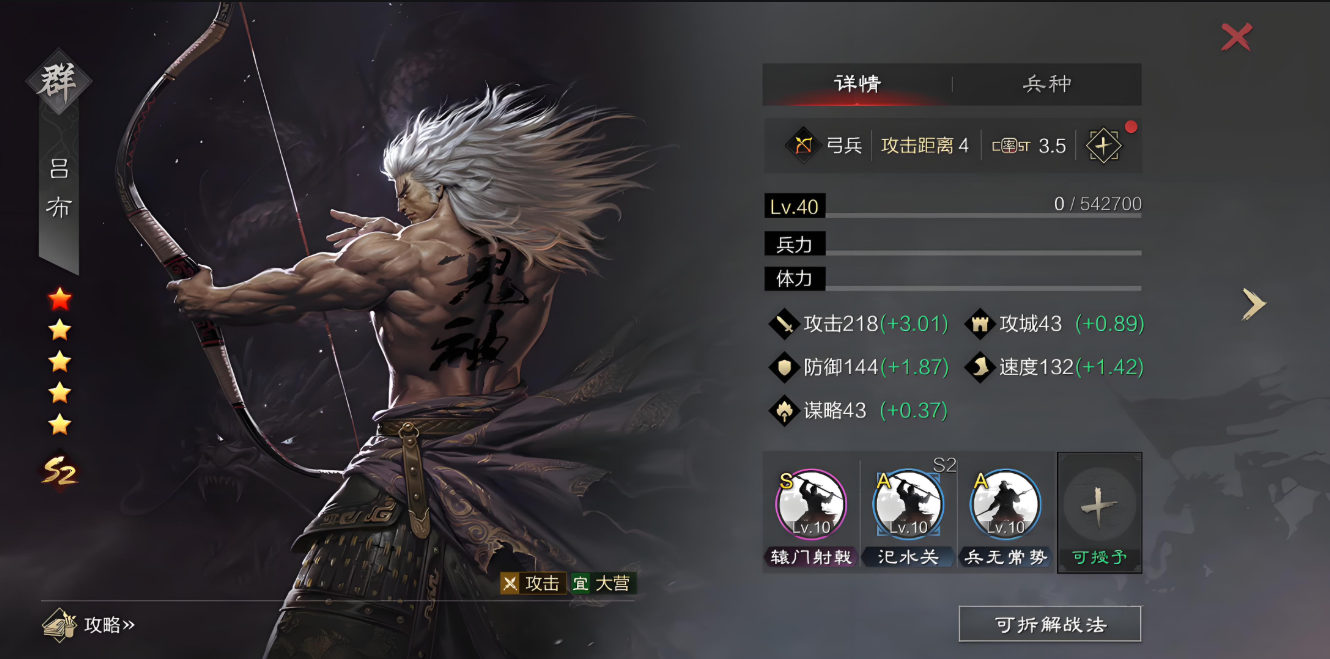
Task: Click the 弓兵 troop type icon
Action: coord(802,145)
